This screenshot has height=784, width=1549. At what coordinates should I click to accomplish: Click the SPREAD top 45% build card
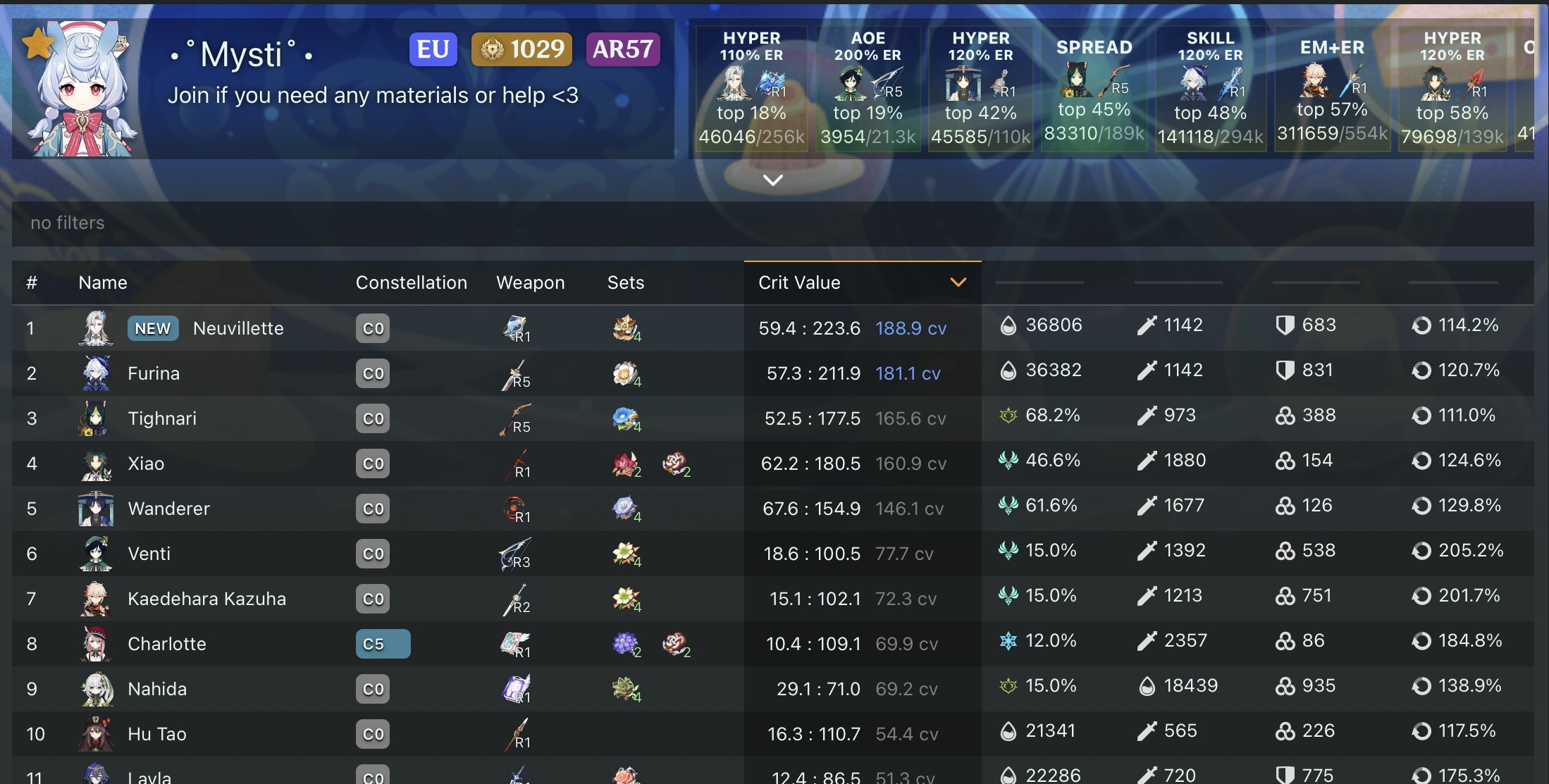1094,88
